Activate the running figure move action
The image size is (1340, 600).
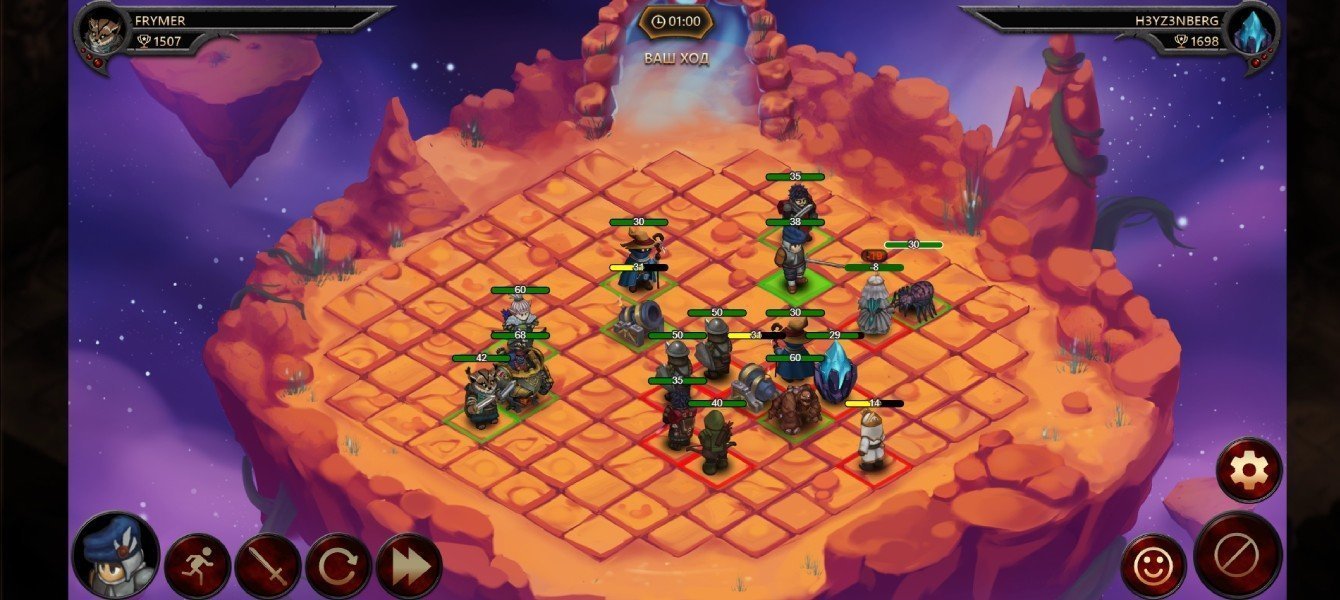click(197, 566)
